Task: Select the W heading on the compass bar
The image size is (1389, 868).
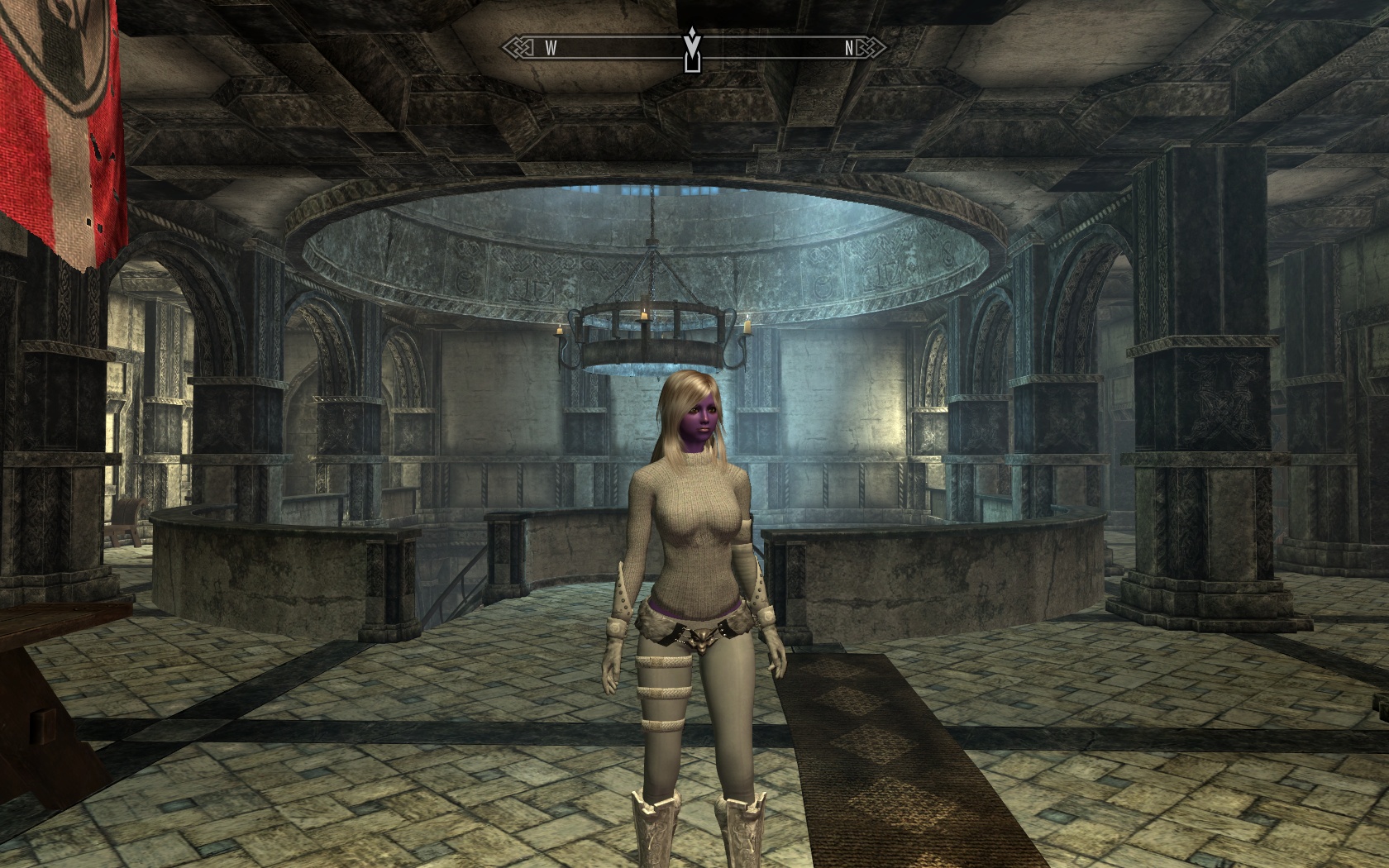Action: (551, 48)
